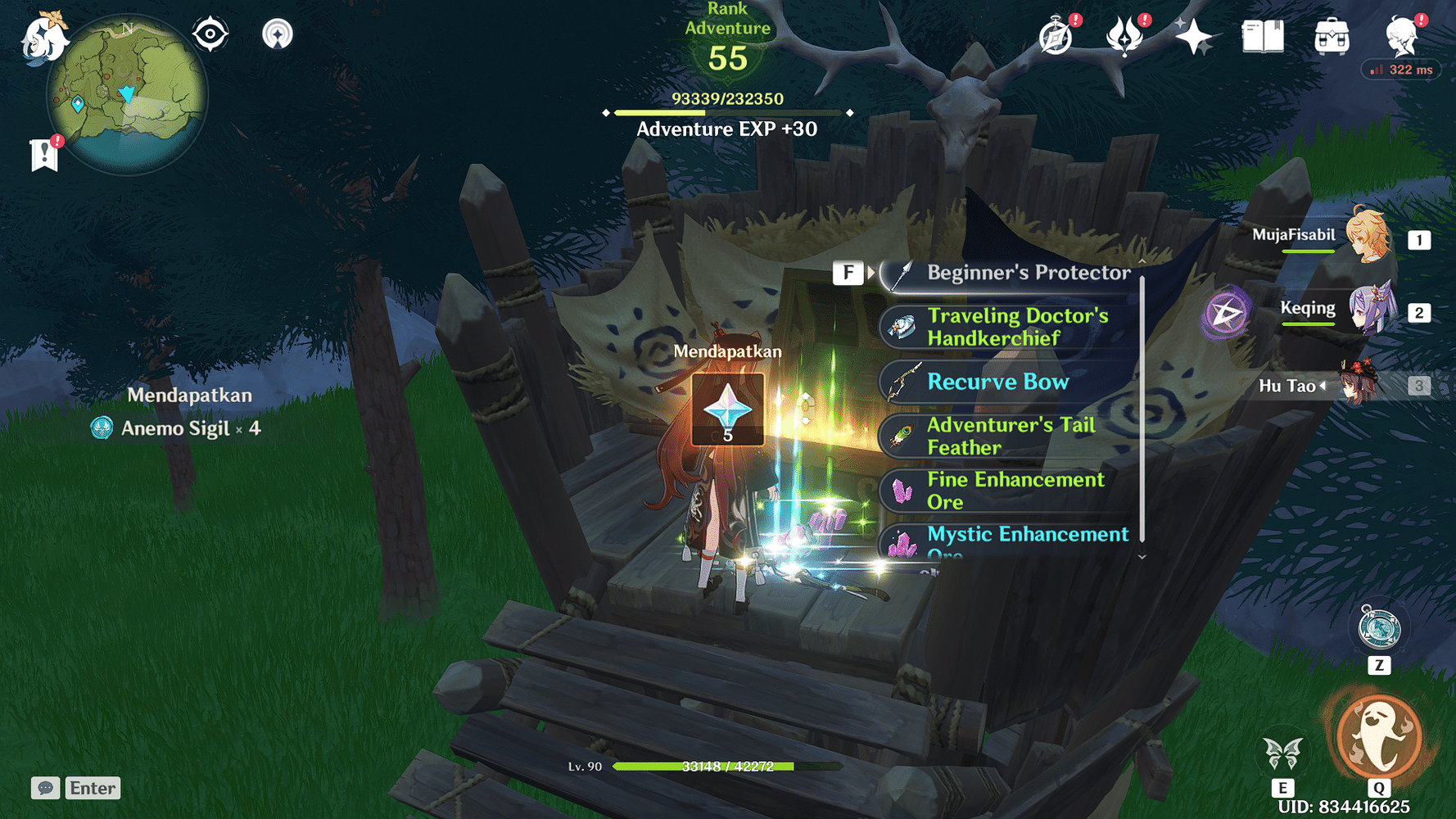
Task: Pick up the Beginner's Protector item
Action: [1007, 273]
